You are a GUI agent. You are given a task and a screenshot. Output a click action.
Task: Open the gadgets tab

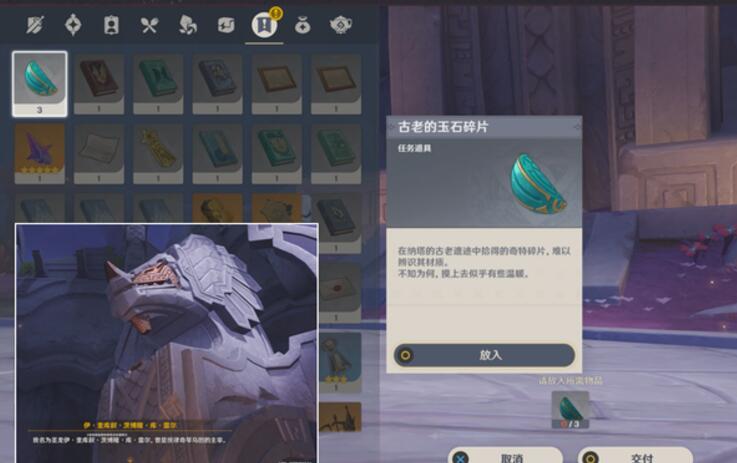tap(226, 26)
